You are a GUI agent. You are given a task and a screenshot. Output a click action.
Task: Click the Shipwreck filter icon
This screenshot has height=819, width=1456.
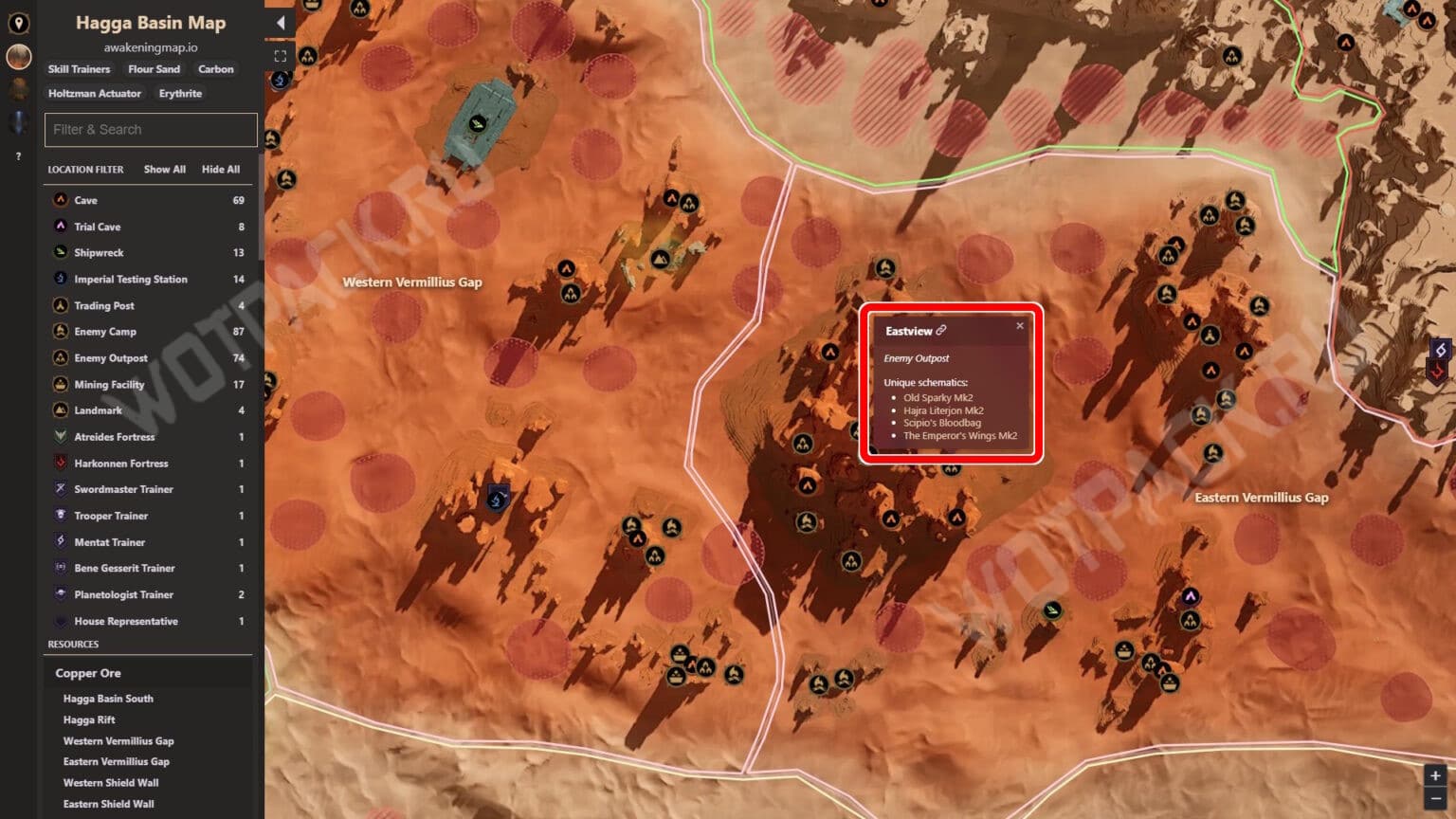tap(61, 252)
